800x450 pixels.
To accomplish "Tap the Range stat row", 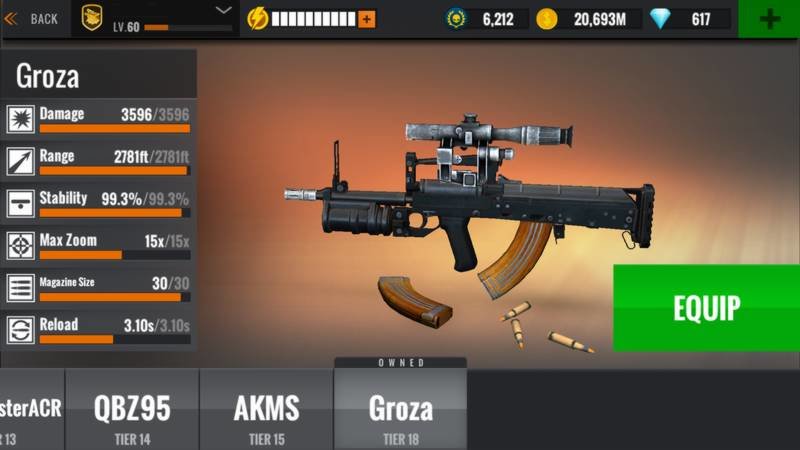I will (98, 162).
